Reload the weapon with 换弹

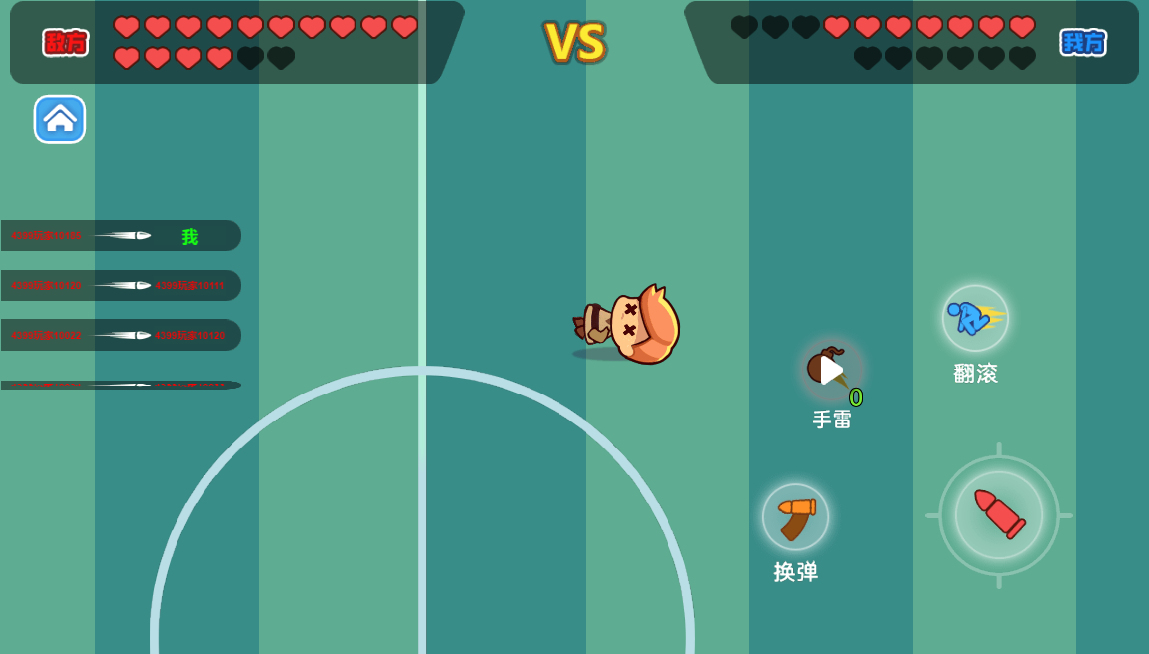click(795, 516)
